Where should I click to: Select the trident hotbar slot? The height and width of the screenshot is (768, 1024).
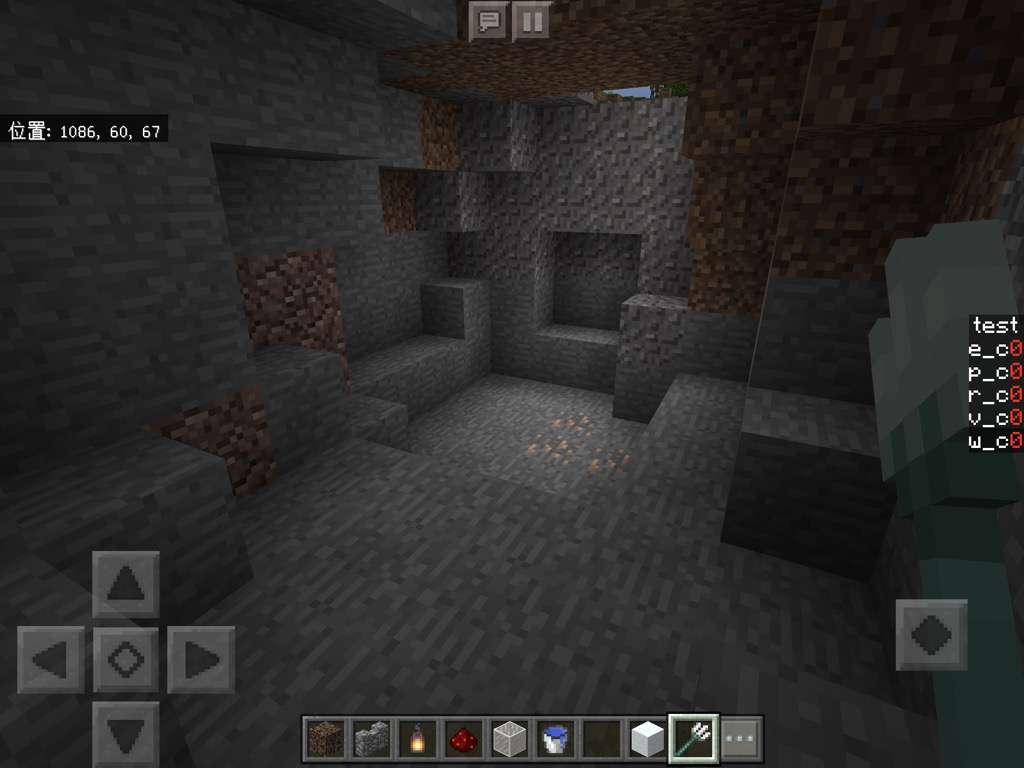tap(693, 740)
